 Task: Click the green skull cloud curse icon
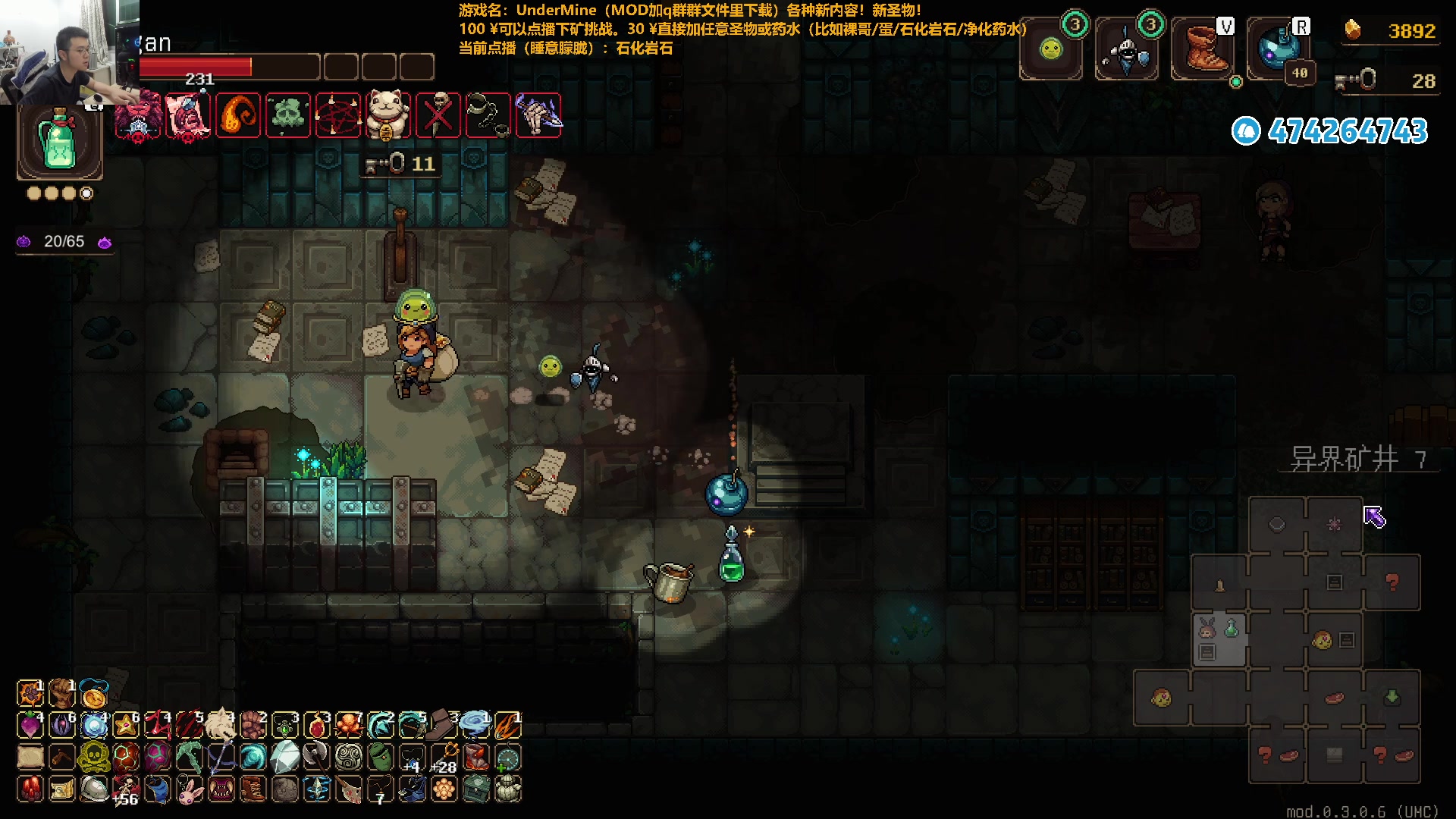287,116
